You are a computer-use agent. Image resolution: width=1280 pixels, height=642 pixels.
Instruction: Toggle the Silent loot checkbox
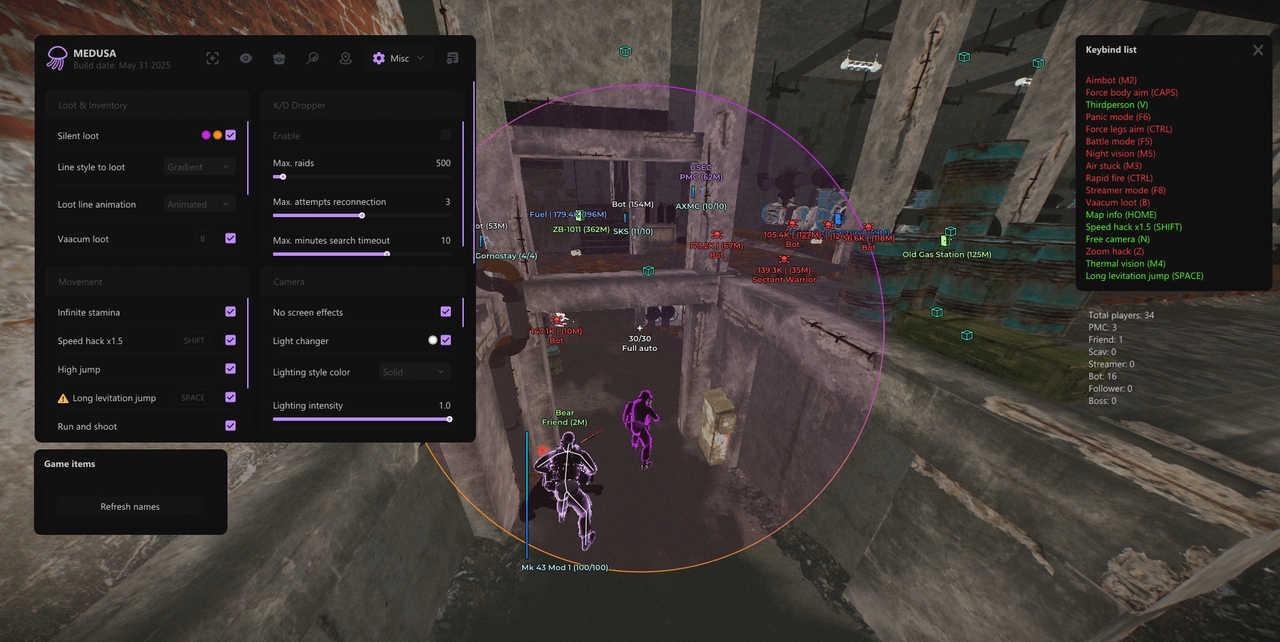231,135
